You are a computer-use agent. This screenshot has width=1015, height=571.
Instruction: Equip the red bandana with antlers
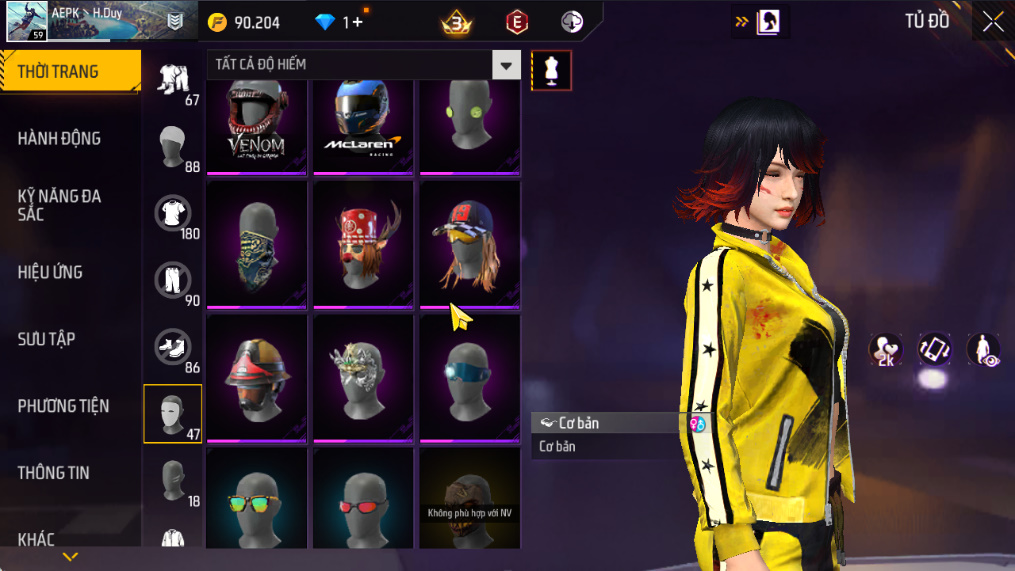362,244
